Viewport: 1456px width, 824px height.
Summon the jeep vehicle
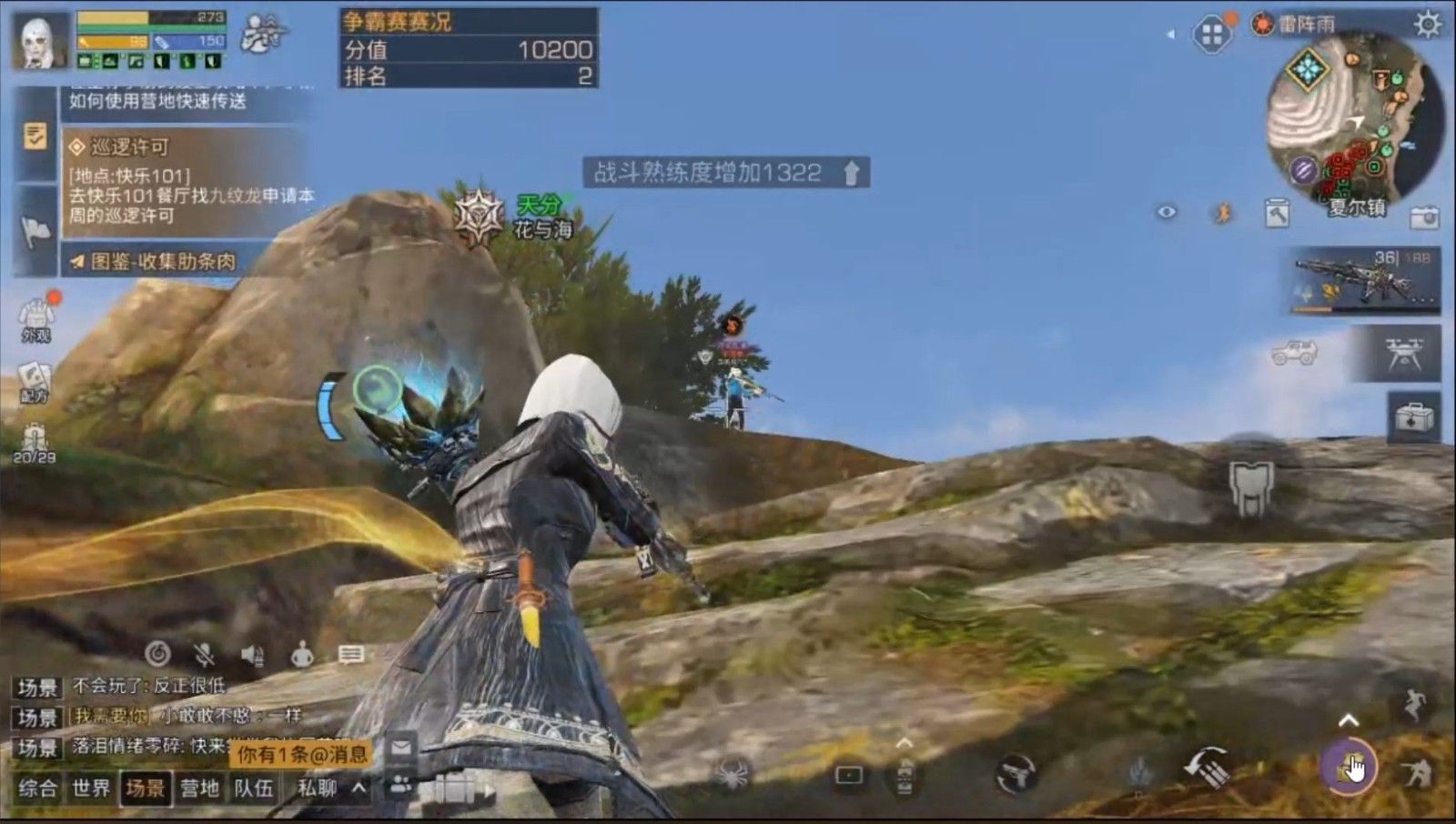(1295, 353)
